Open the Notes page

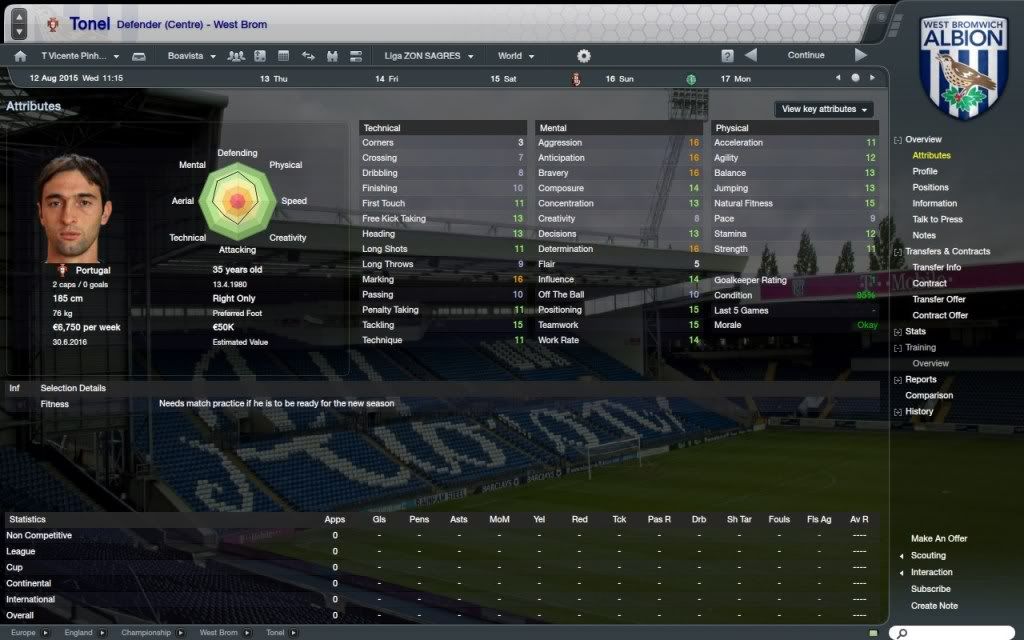tap(924, 236)
